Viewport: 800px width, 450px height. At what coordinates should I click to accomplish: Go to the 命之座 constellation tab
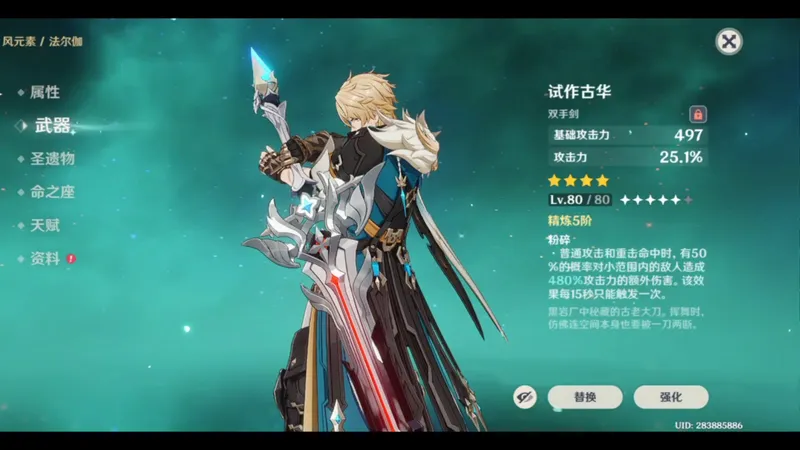pos(52,191)
